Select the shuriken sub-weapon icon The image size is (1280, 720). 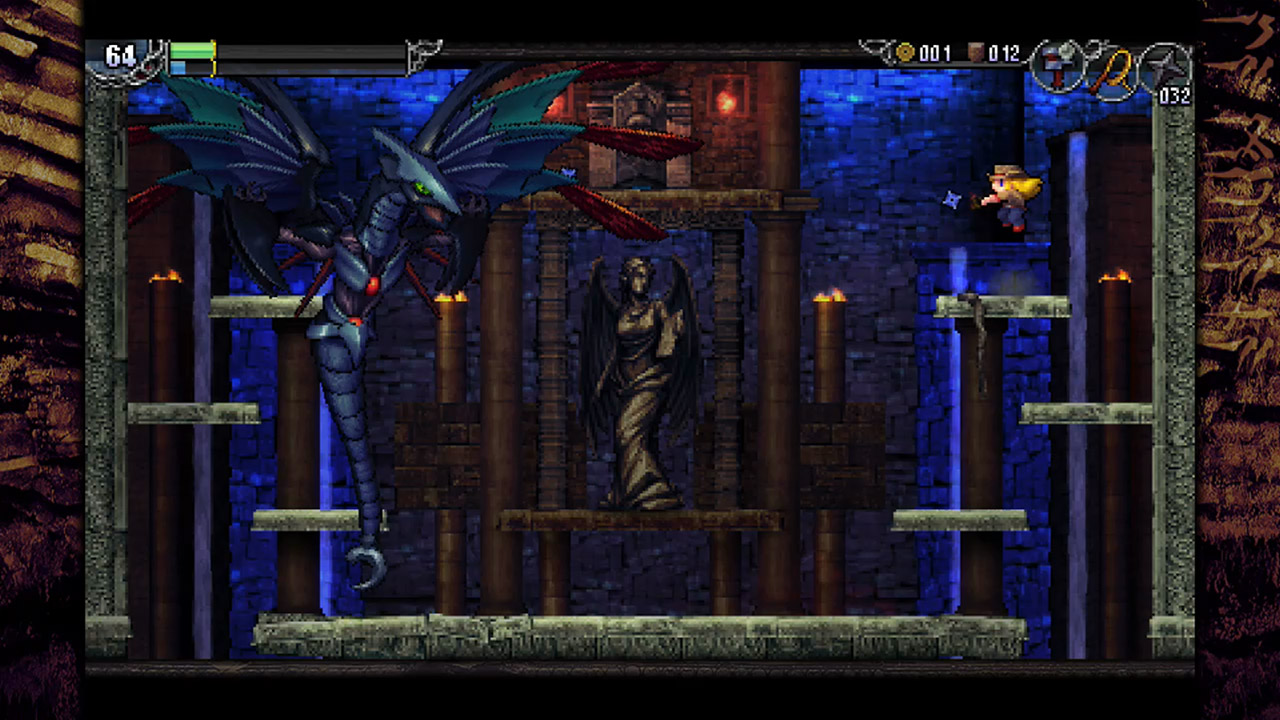[x=1166, y=65]
